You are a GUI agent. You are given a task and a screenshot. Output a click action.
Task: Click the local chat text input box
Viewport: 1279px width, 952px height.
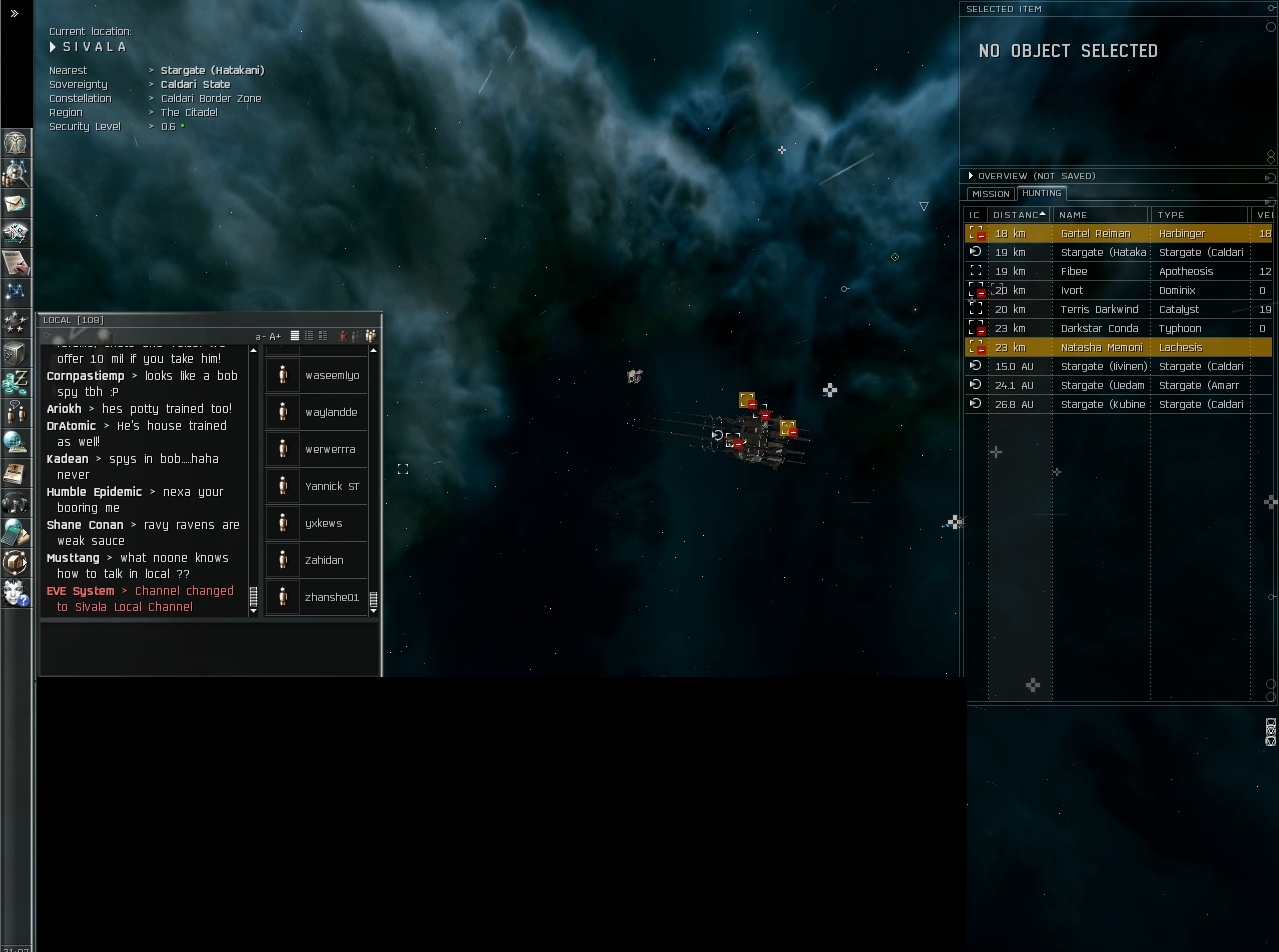210,647
